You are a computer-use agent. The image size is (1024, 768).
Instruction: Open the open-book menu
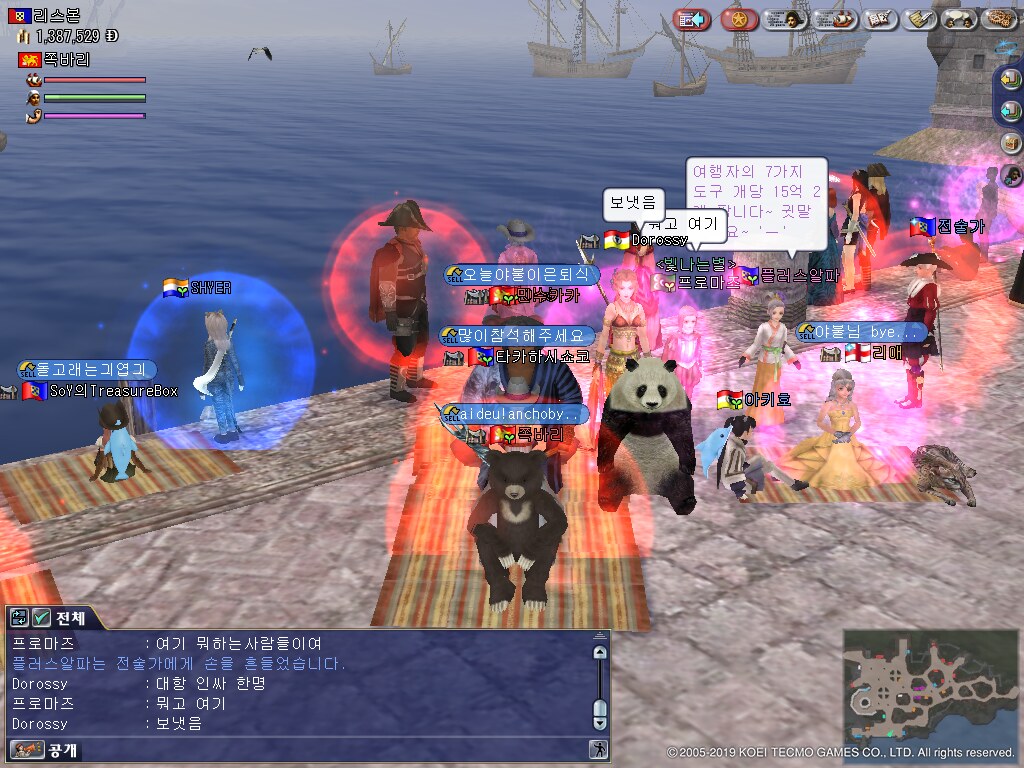click(x=878, y=19)
